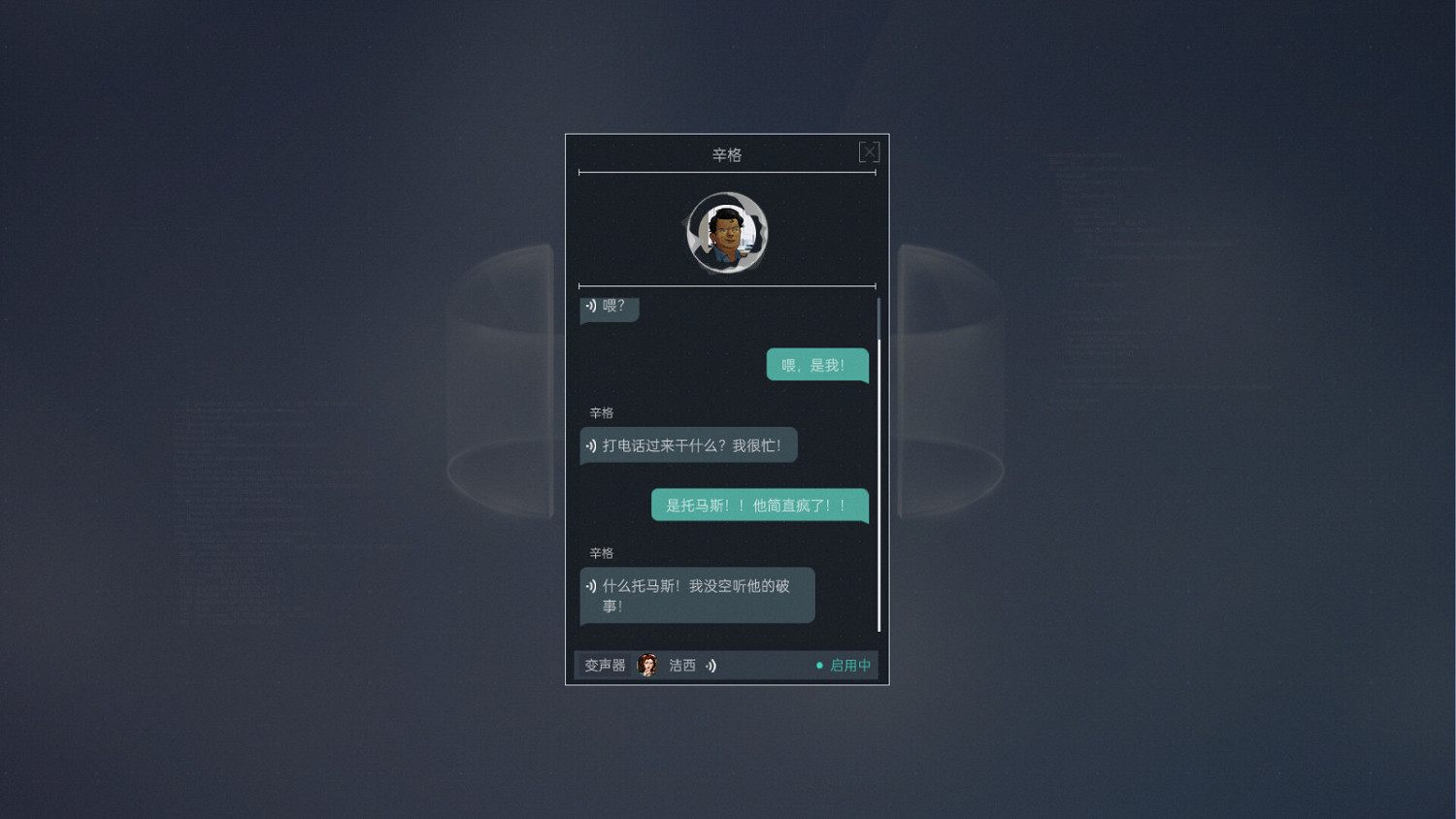This screenshot has width=1456, height=819.
Task: Click the green status dot beside 启用中
Action: (x=819, y=665)
